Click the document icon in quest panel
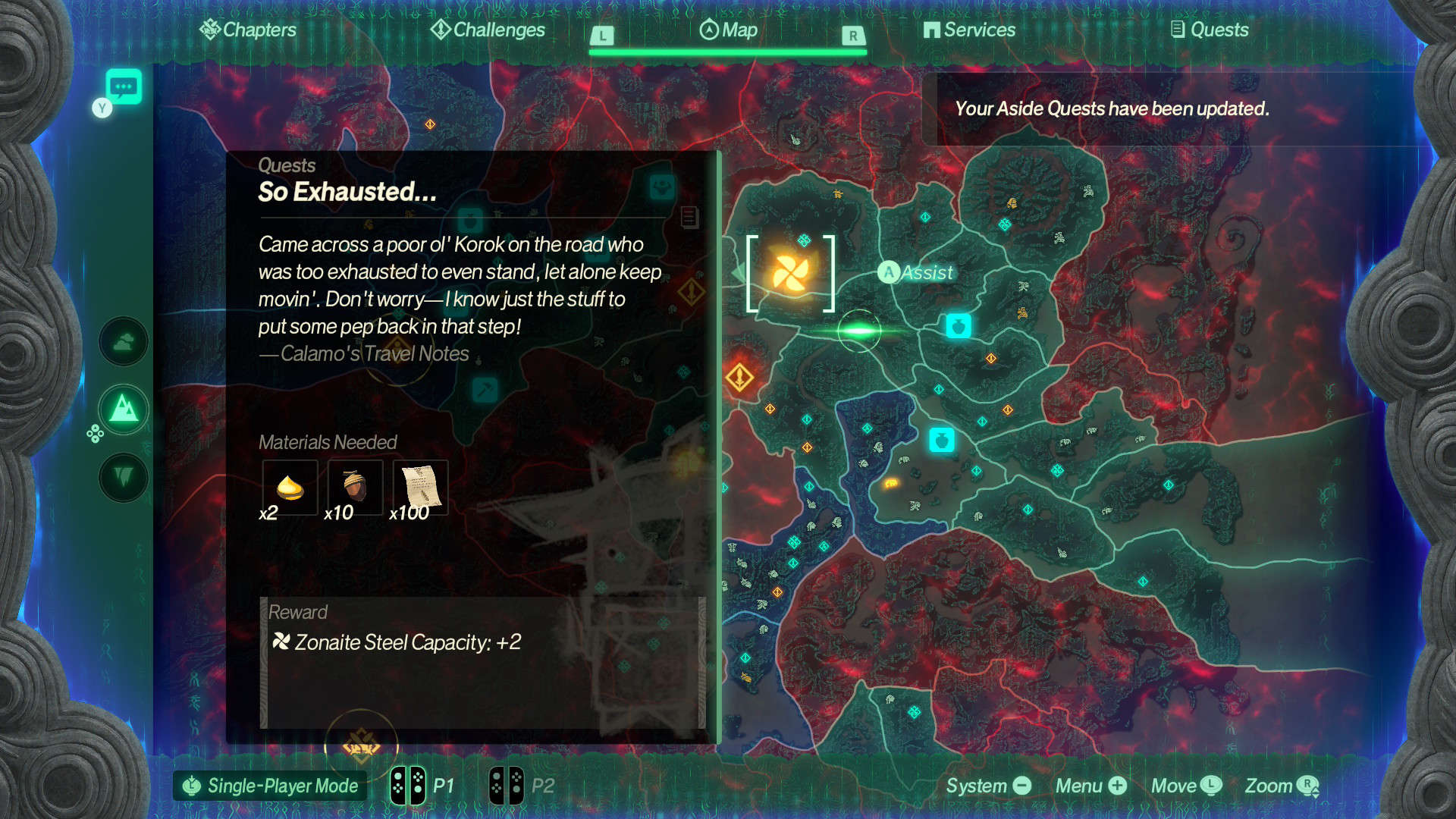1456x819 pixels. point(689,218)
